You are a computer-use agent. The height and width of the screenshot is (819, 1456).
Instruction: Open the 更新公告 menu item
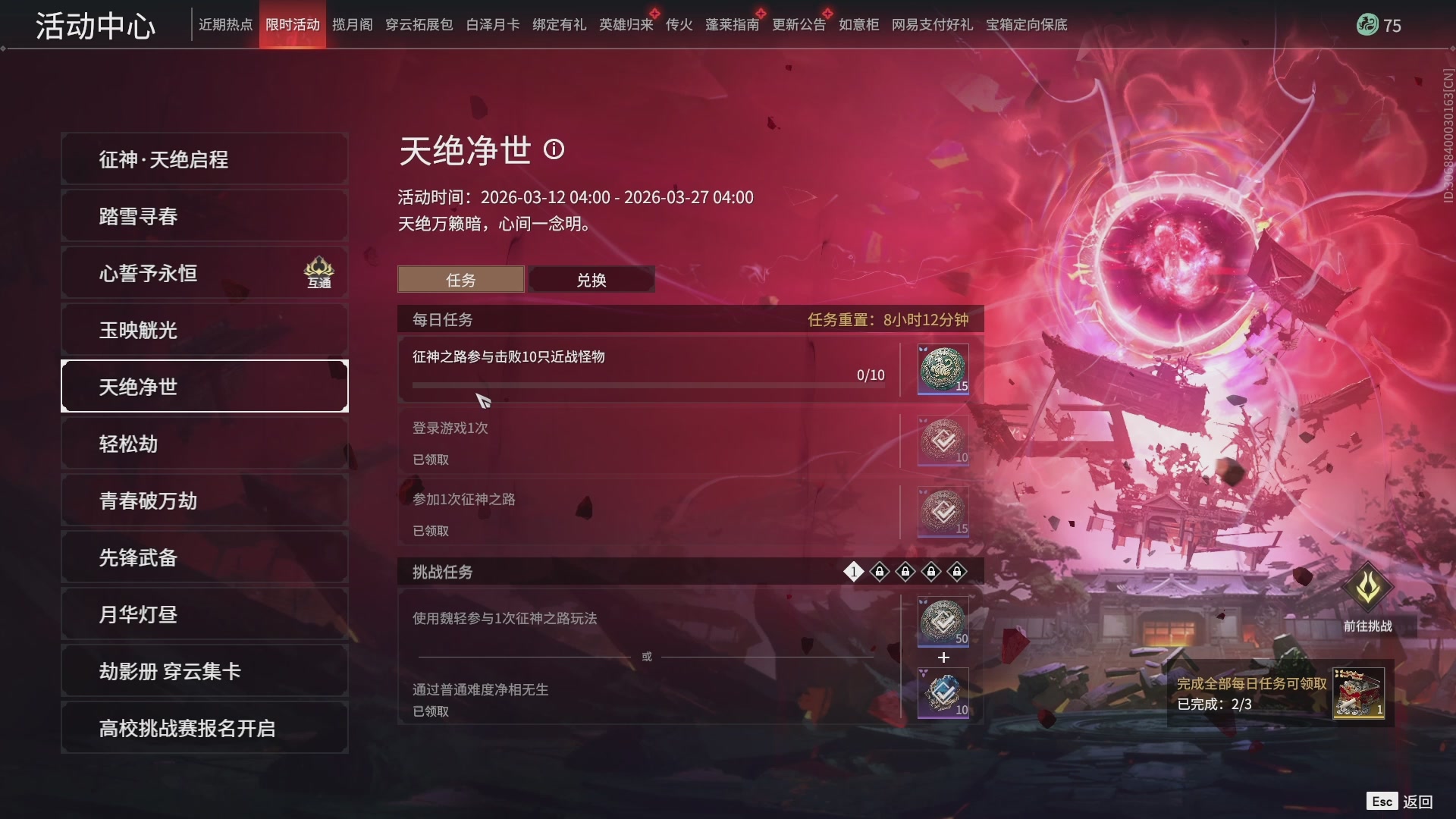pos(798,24)
